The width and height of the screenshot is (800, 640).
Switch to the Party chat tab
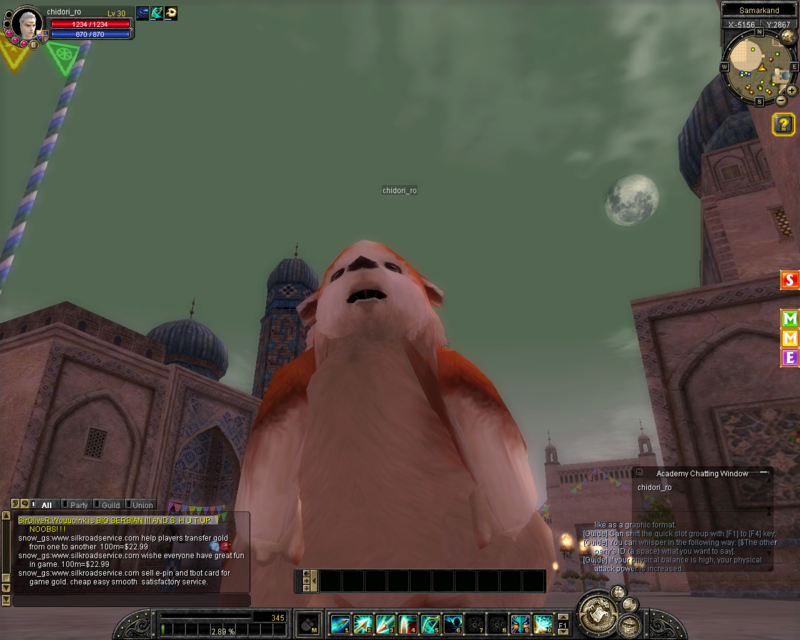click(x=77, y=505)
